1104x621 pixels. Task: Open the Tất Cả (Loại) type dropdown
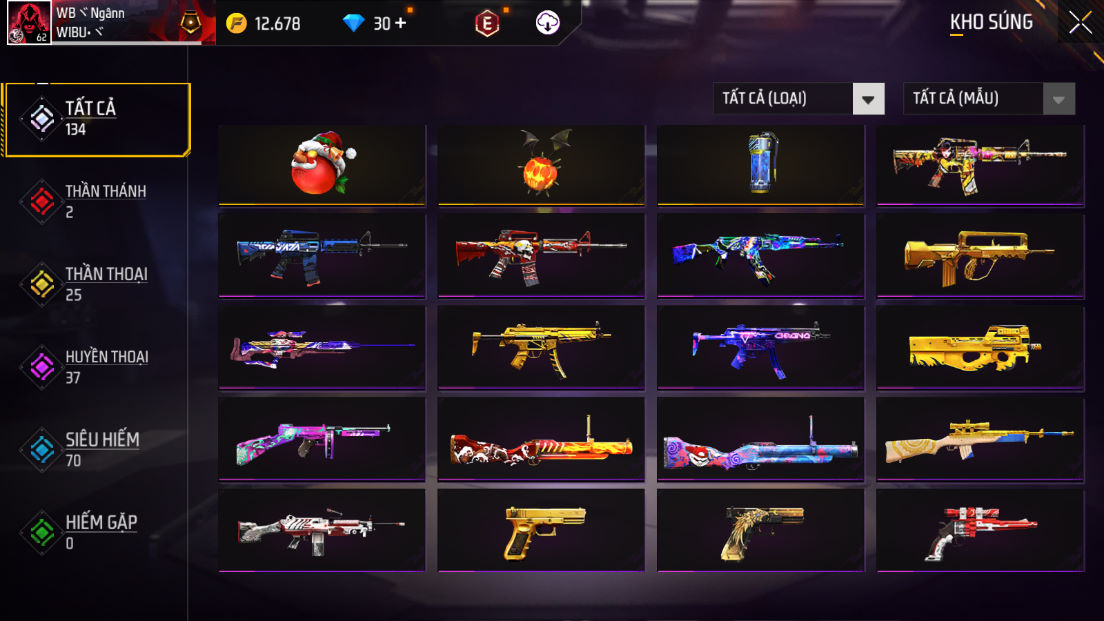(798, 98)
